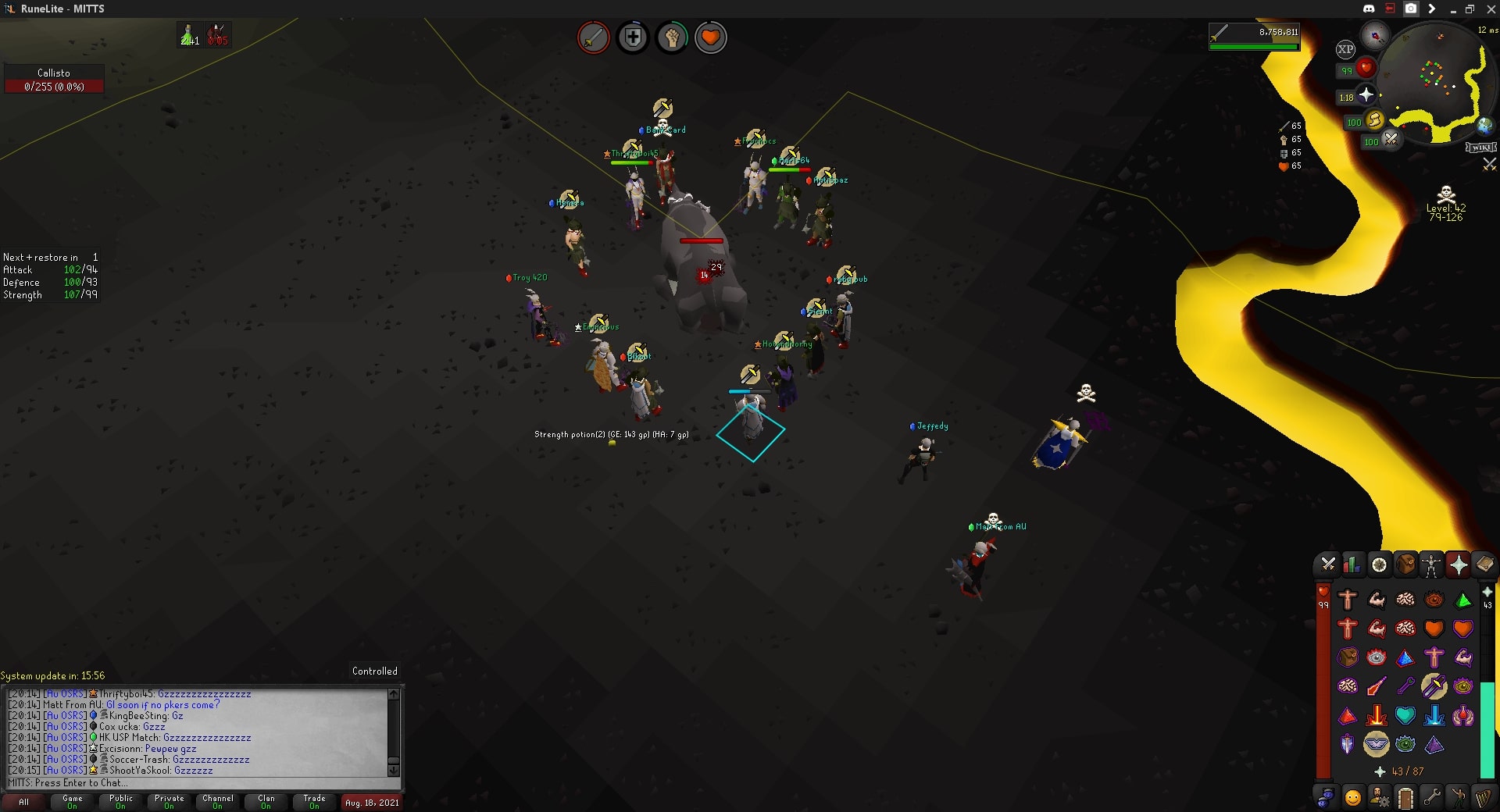
Task: Click the Wiki lookup banner
Action: (1483, 146)
